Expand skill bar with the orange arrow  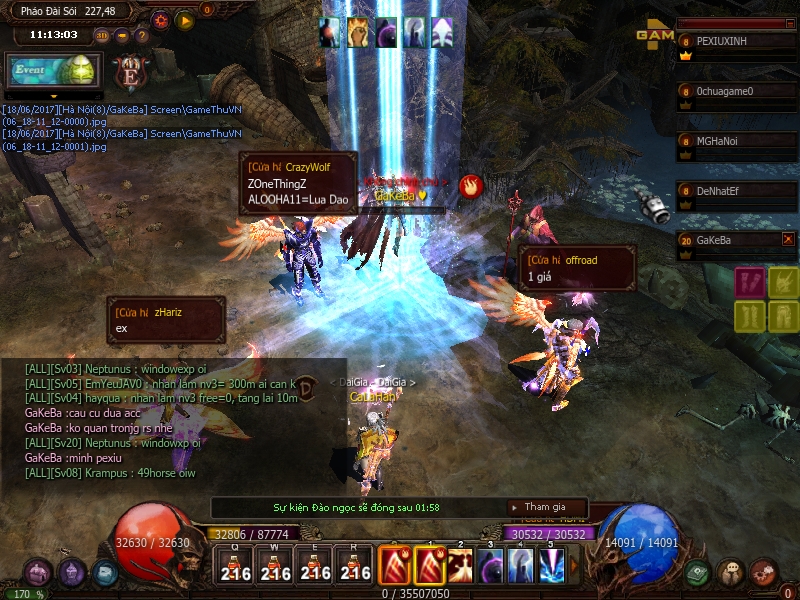[x=574, y=566]
